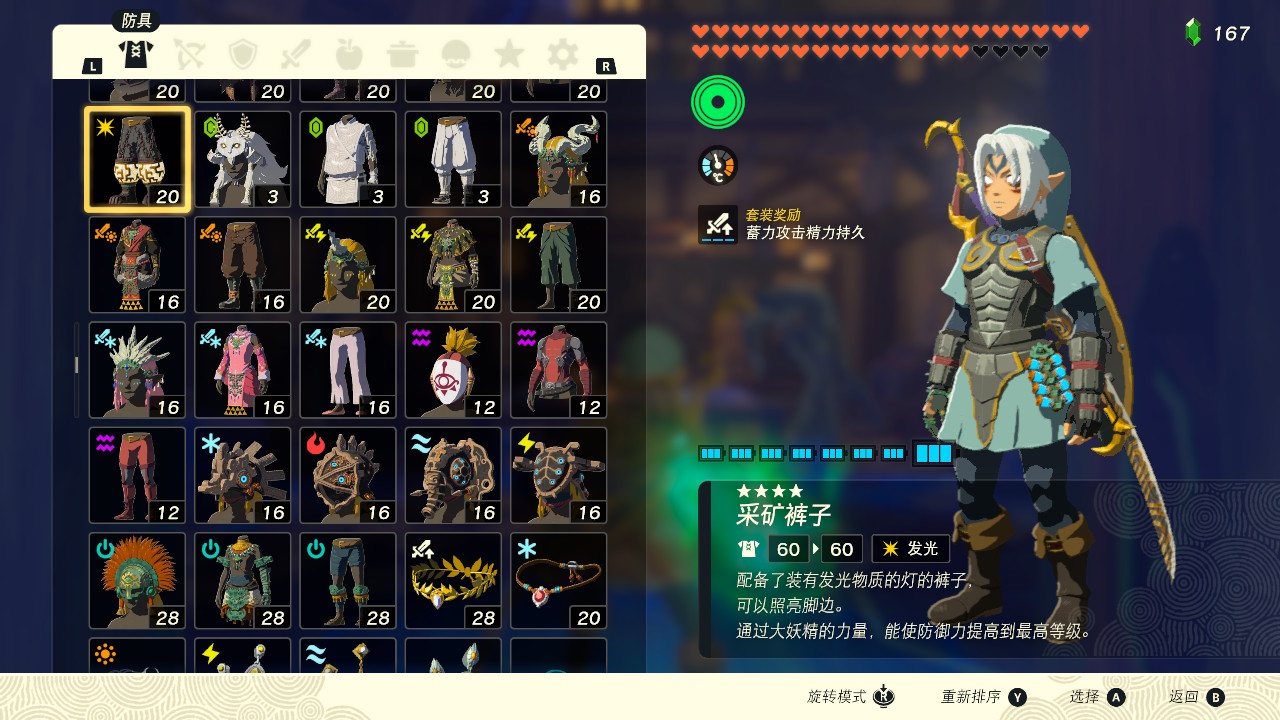Open the gear system settings tab

coord(562,53)
